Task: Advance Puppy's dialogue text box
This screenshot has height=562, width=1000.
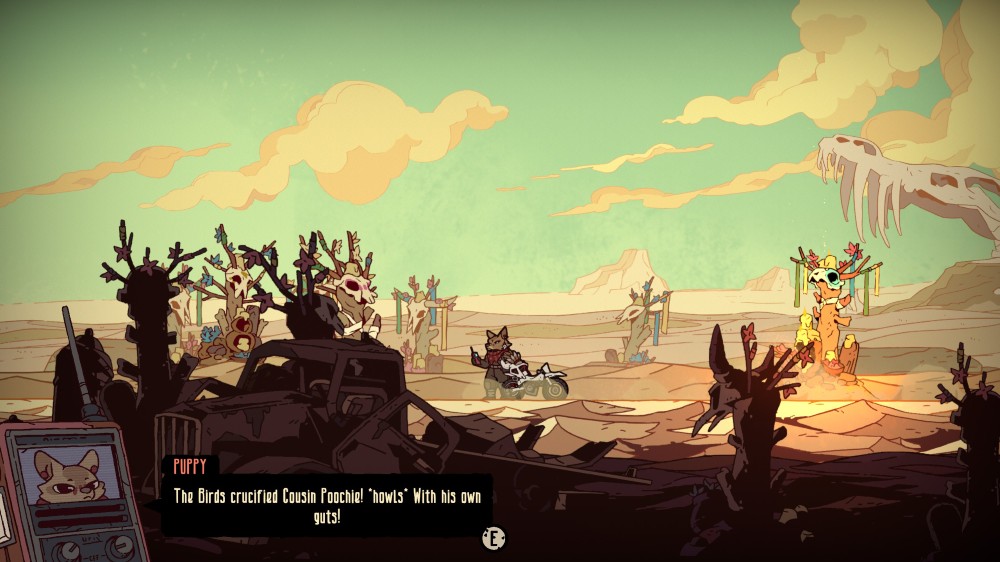Action: (493, 539)
